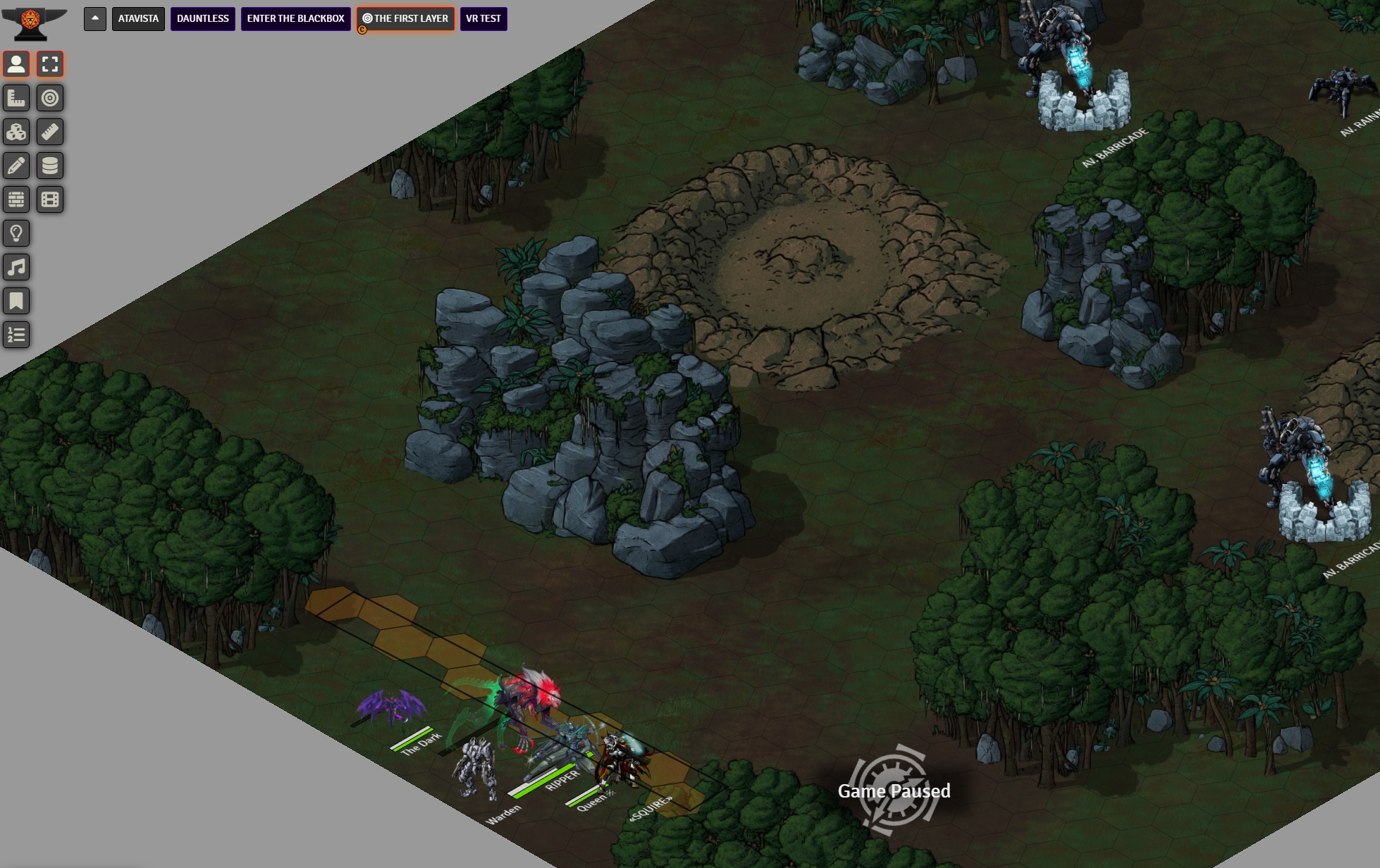Open the Dauntless scene
The image size is (1380, 868).
click(202, 19)
